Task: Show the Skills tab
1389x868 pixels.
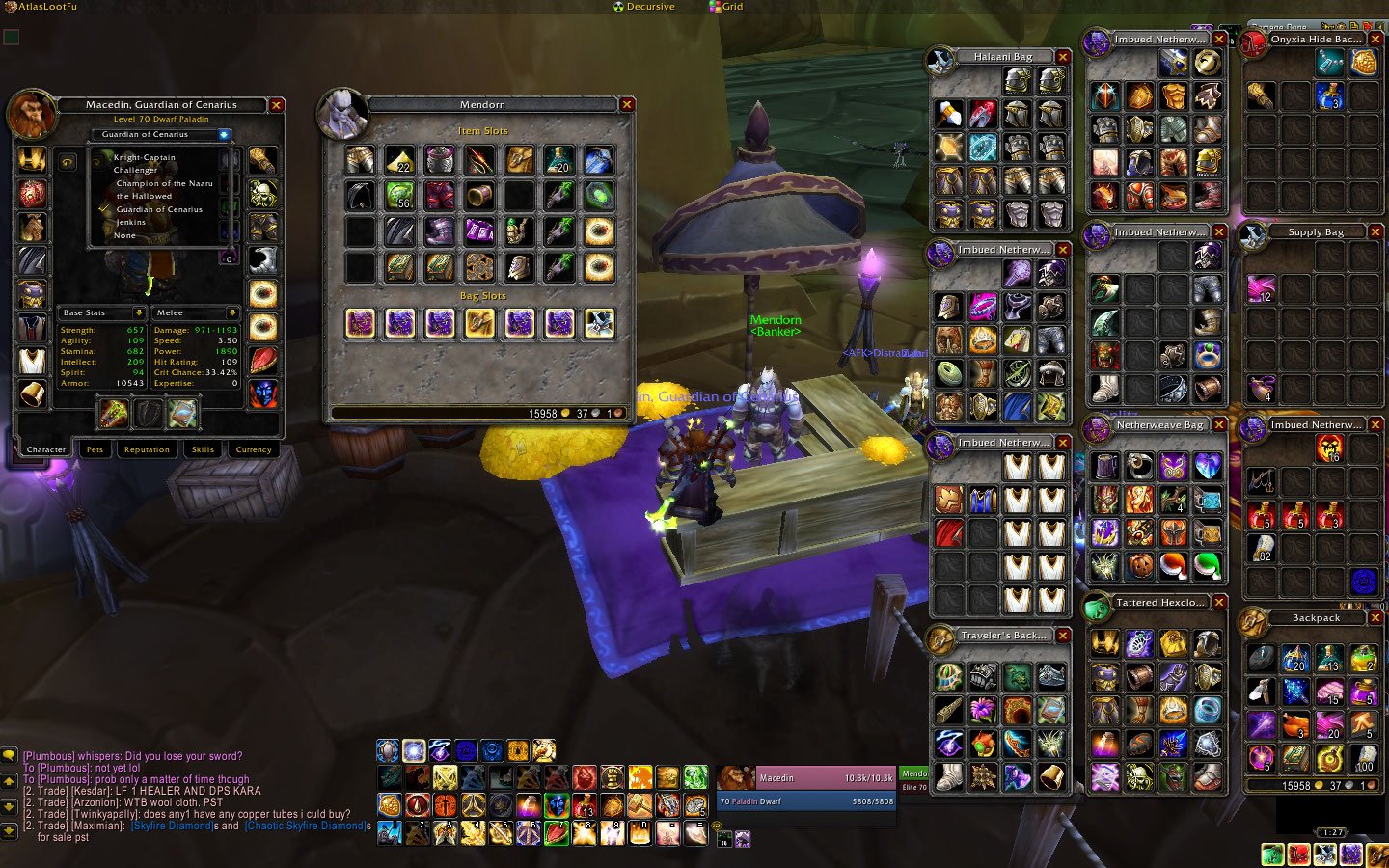Action: pos(203,449)
